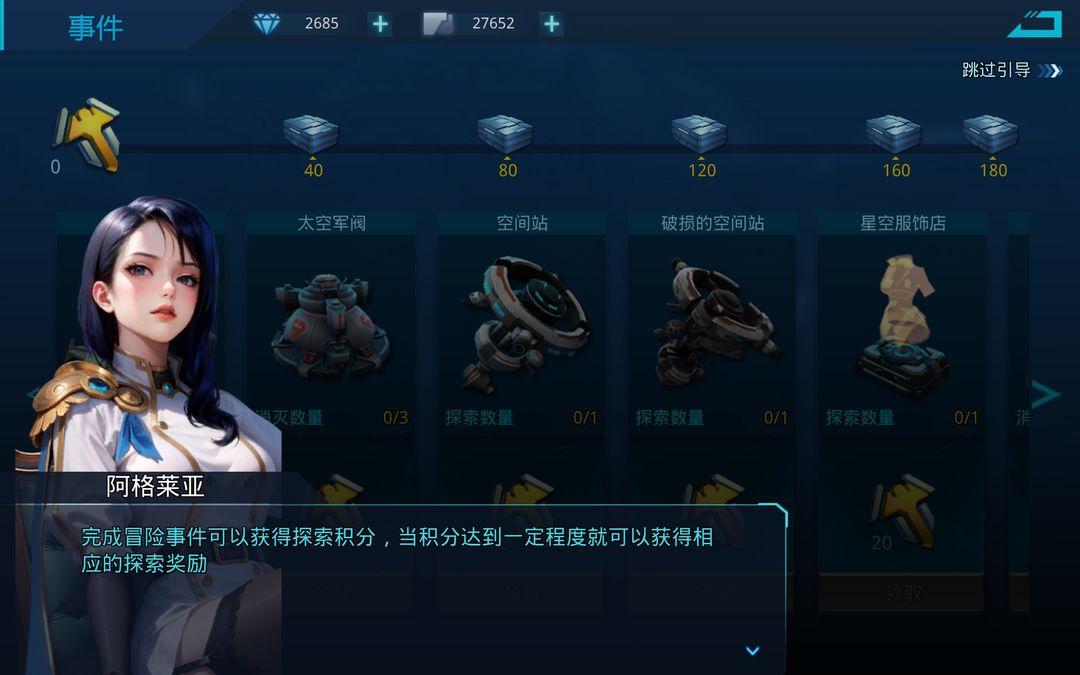Show next events with the right arrow

click(1045, 394)
